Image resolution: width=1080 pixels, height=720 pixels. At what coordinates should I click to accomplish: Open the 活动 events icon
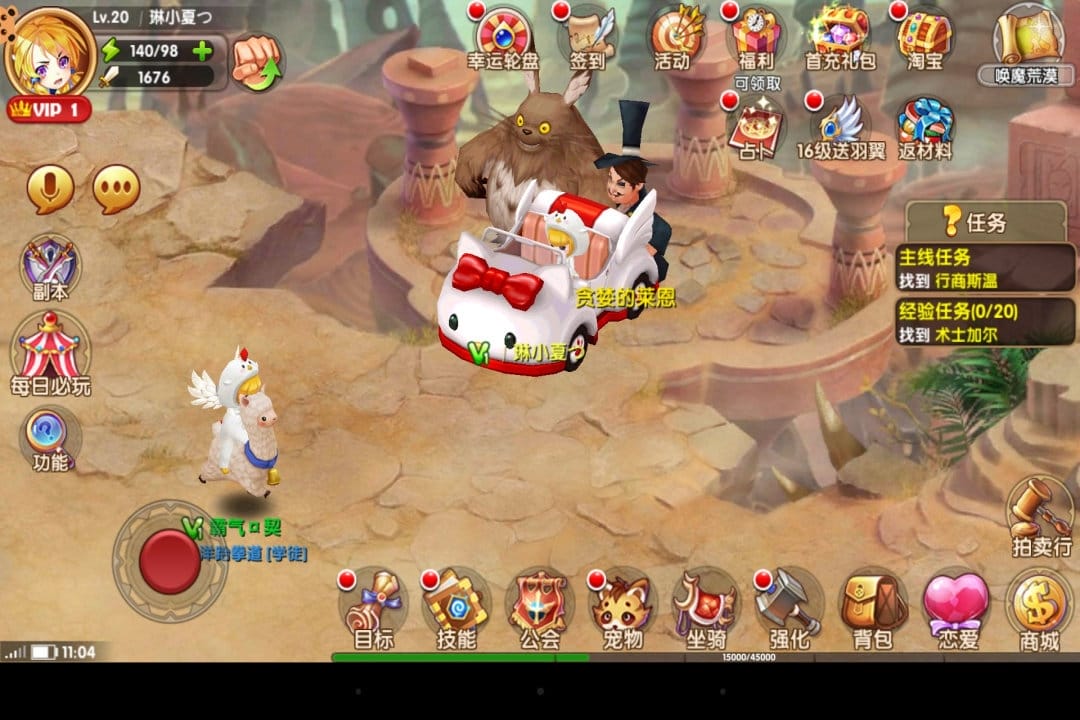[672, 38]
